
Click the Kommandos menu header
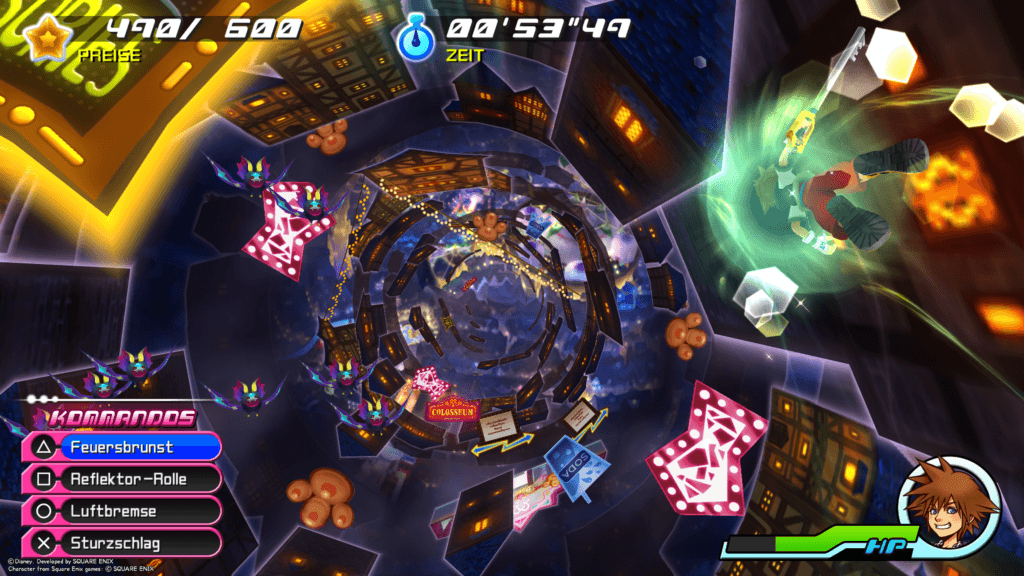[122, 419]
